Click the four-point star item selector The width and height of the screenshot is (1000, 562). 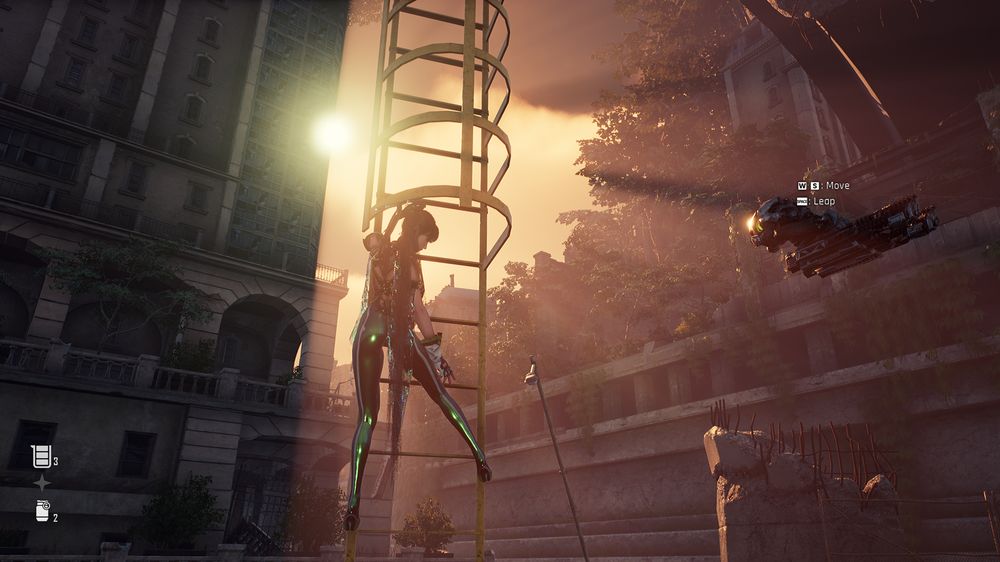pyautogui.click(x=42, y=483)
